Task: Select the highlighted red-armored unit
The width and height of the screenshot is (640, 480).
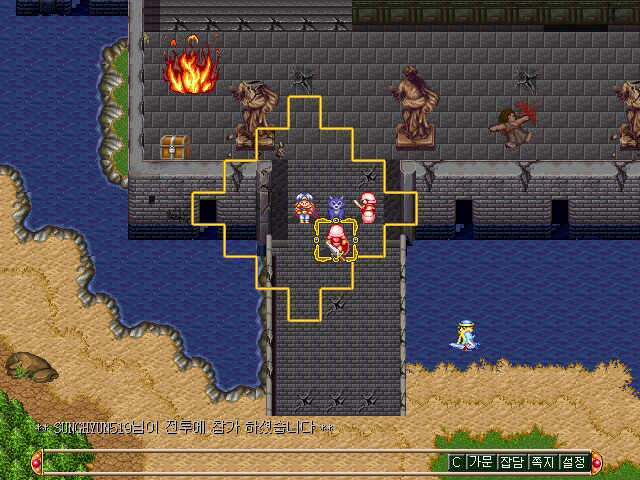Action: [x=337, y=241]
